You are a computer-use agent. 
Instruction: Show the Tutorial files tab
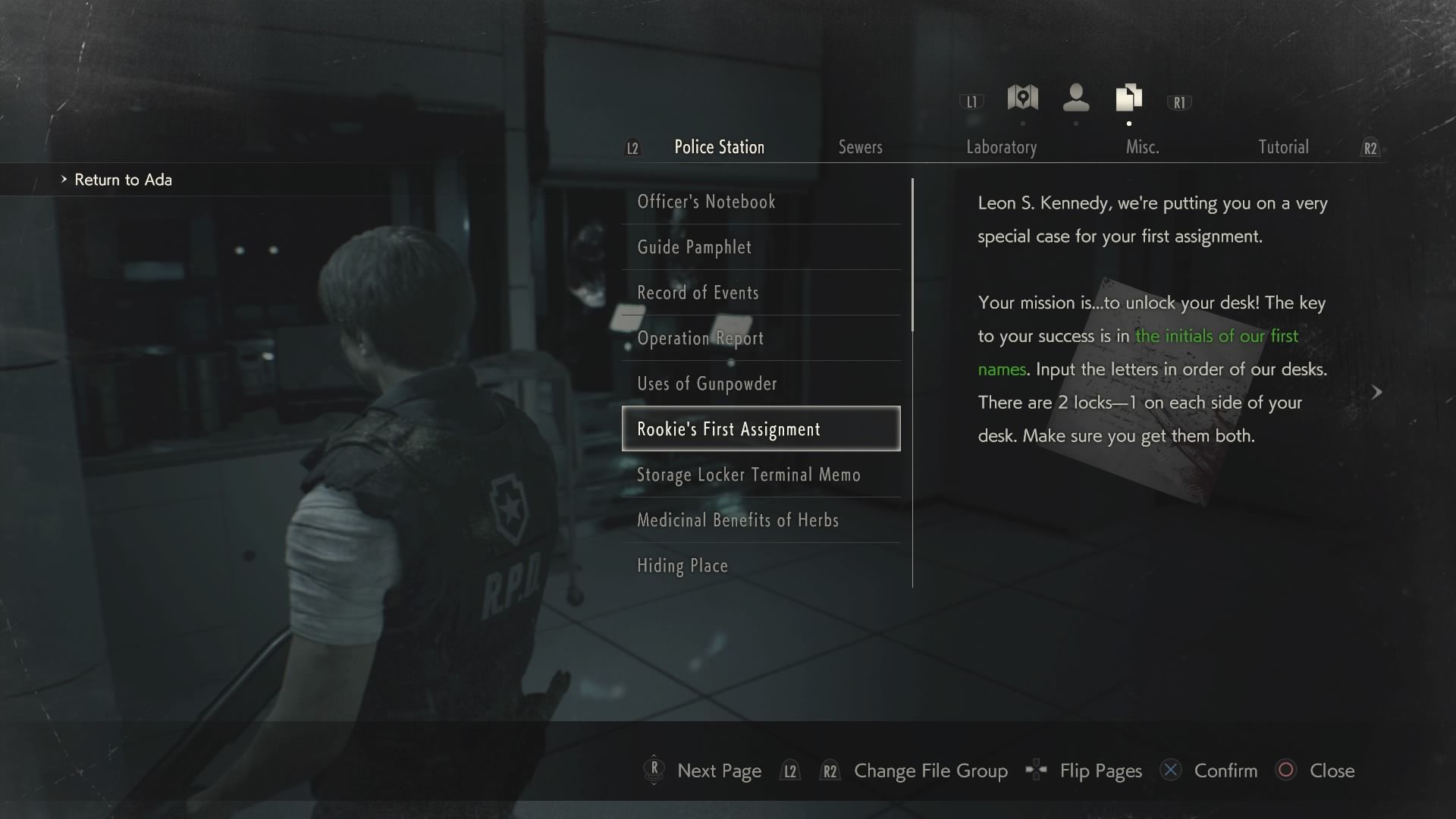(x=1283, y=147)
